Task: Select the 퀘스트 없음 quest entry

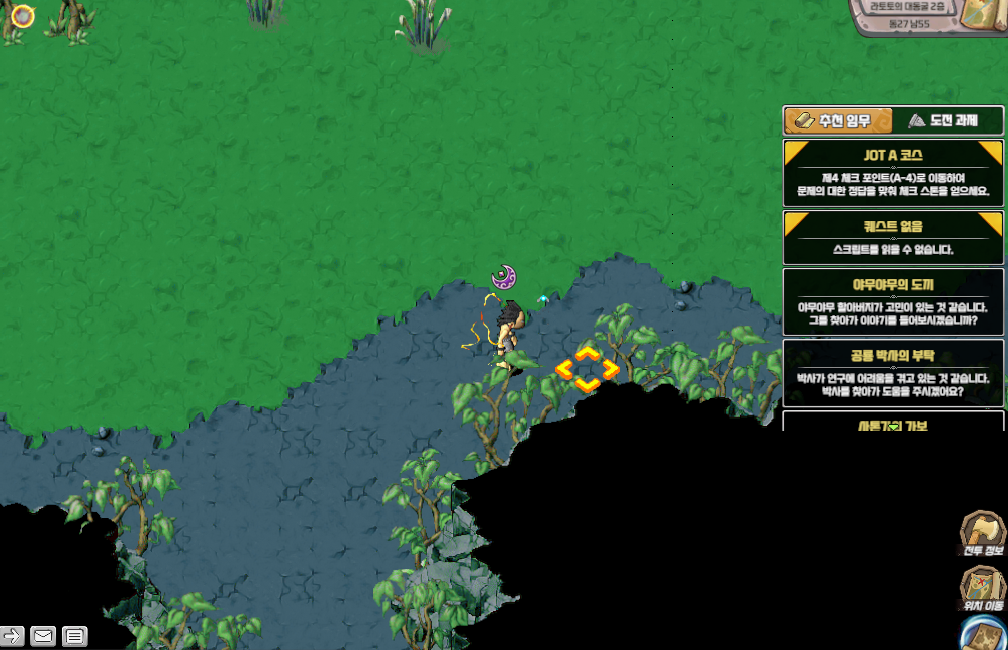Action: [893, 237]
